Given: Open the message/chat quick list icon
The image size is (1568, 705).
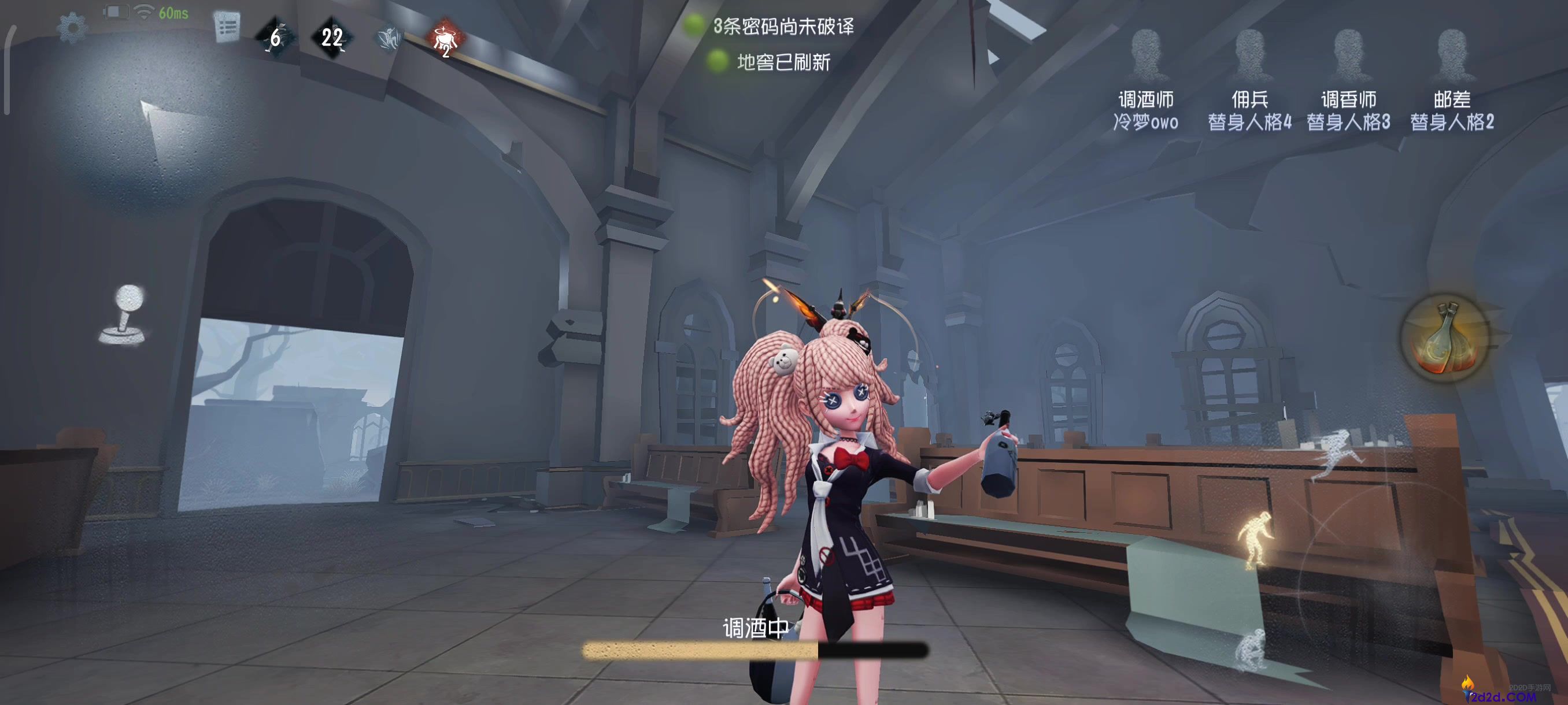Looking at the screenshot, I should [x=225, y=25].
